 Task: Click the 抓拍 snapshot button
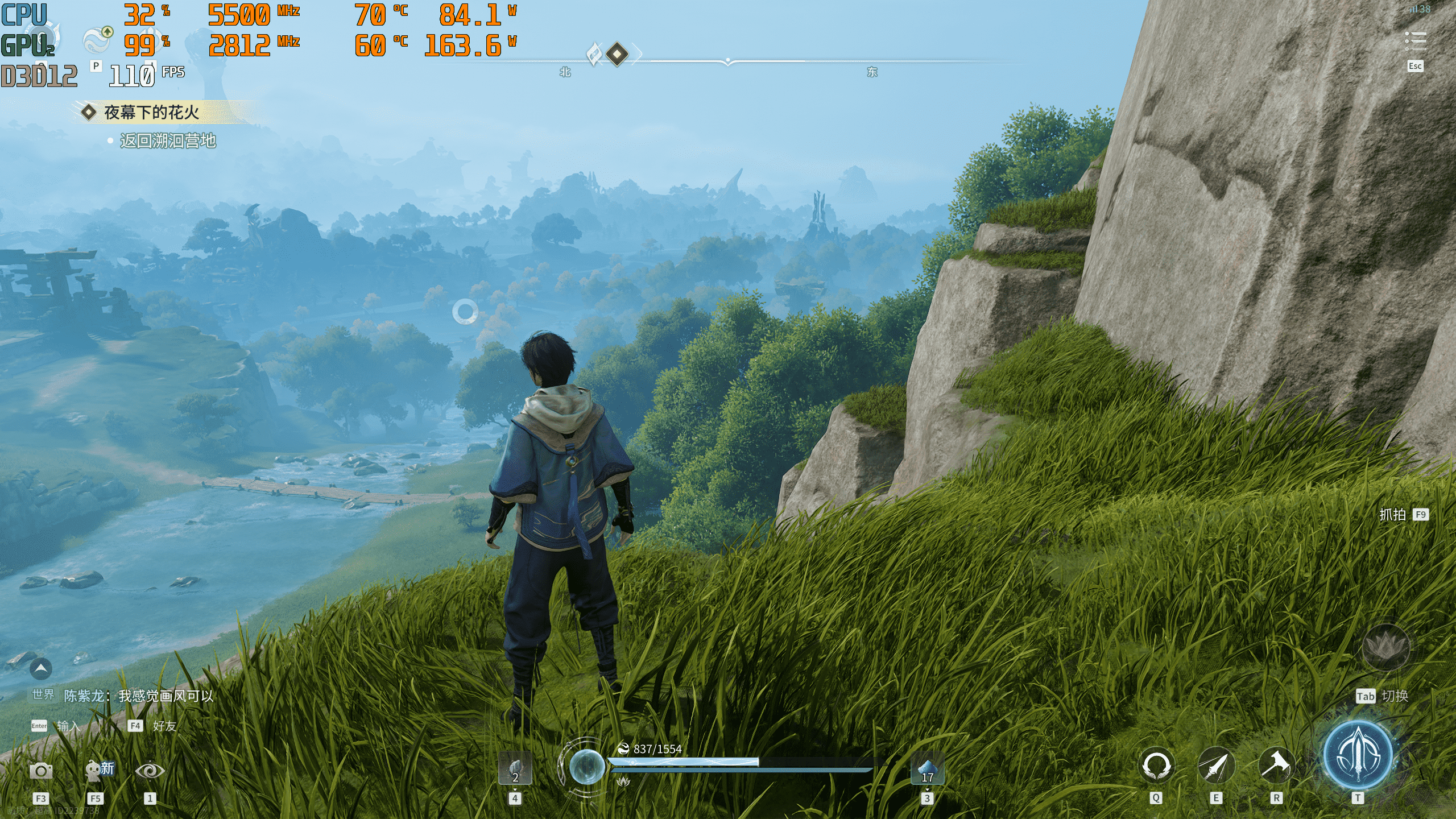pos(1392,515)
